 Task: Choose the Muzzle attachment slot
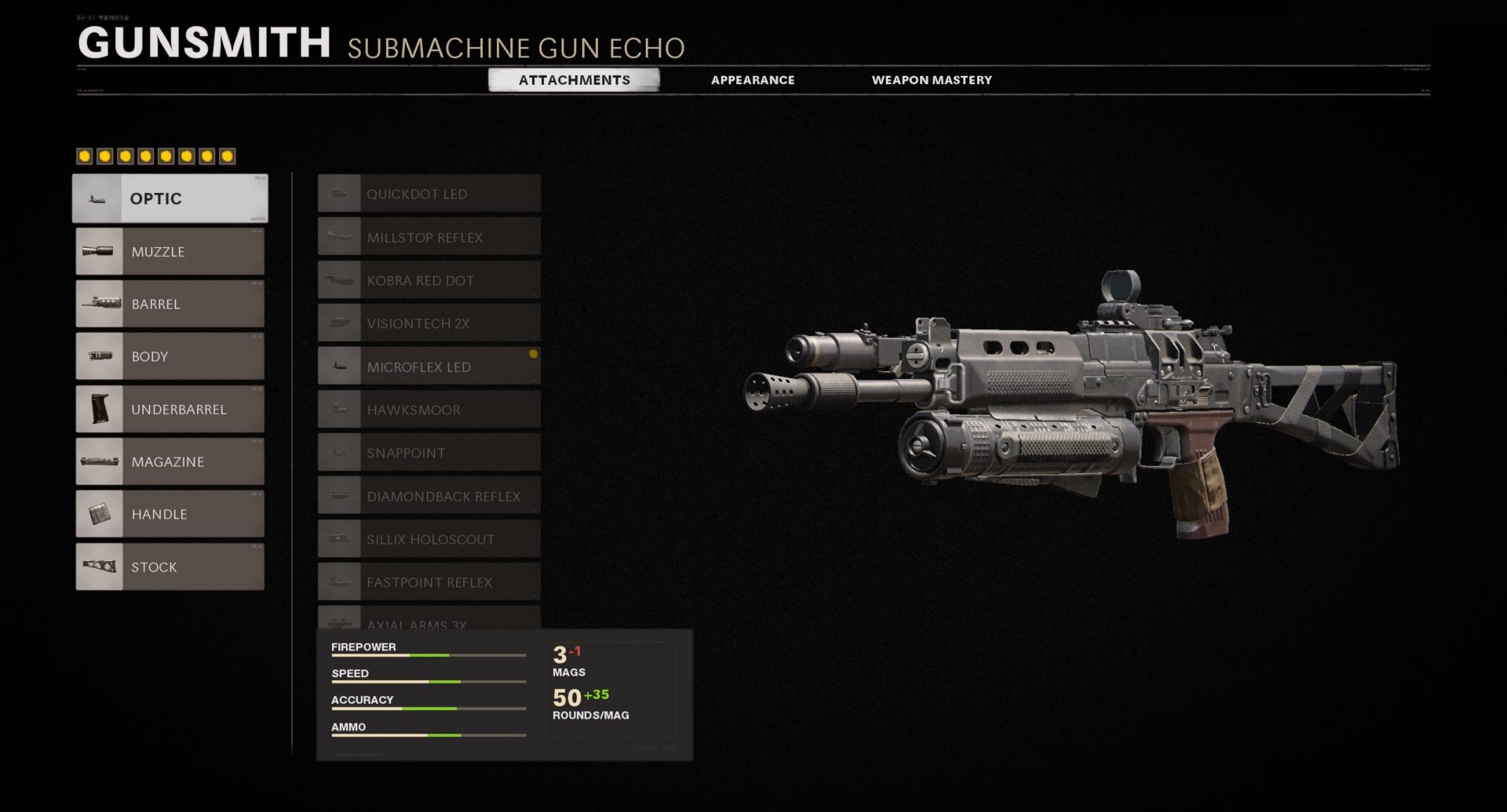point(170,252)
